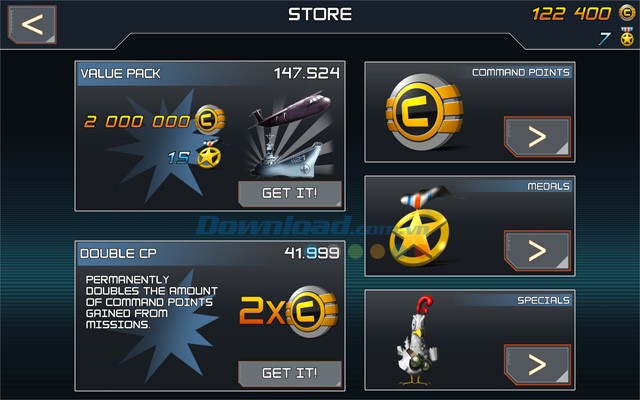Get the Value Pack offer
Screen dimensions: 640x400
point(289,194)
